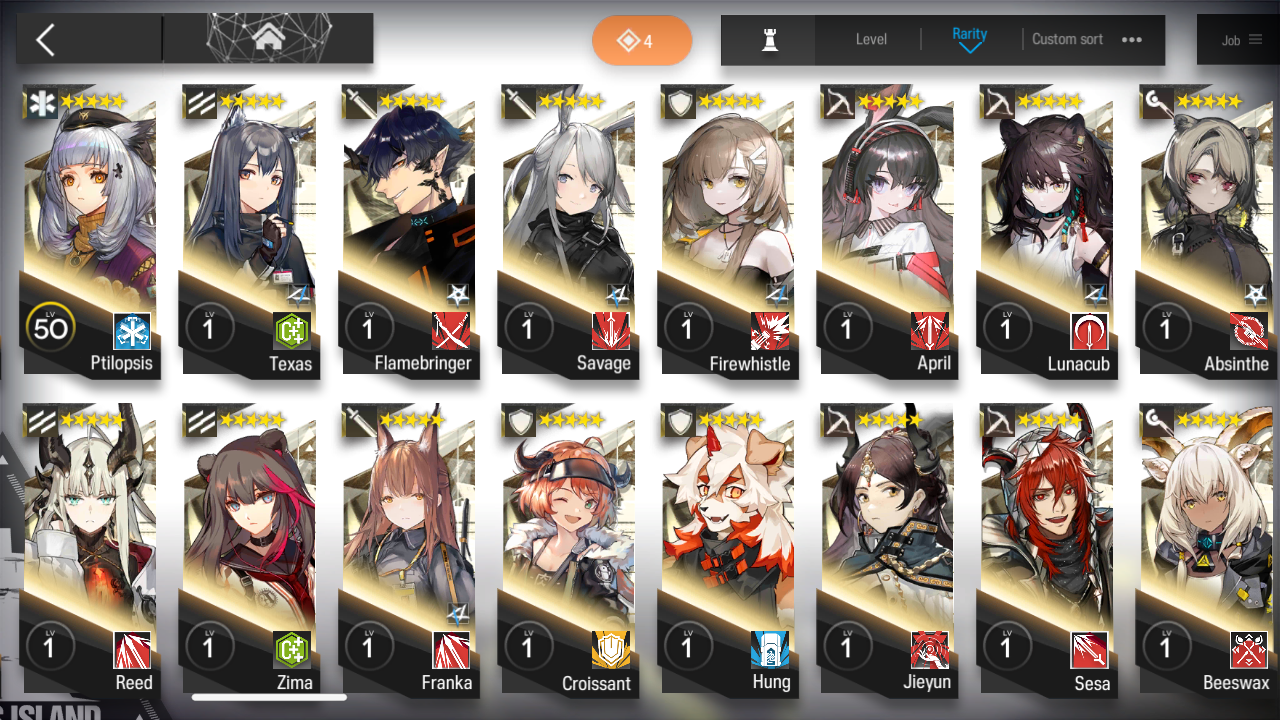Select the Supporter class icon on Absinthe card
This screenshot has width=1280, height=720.
tap(1157, 102)
